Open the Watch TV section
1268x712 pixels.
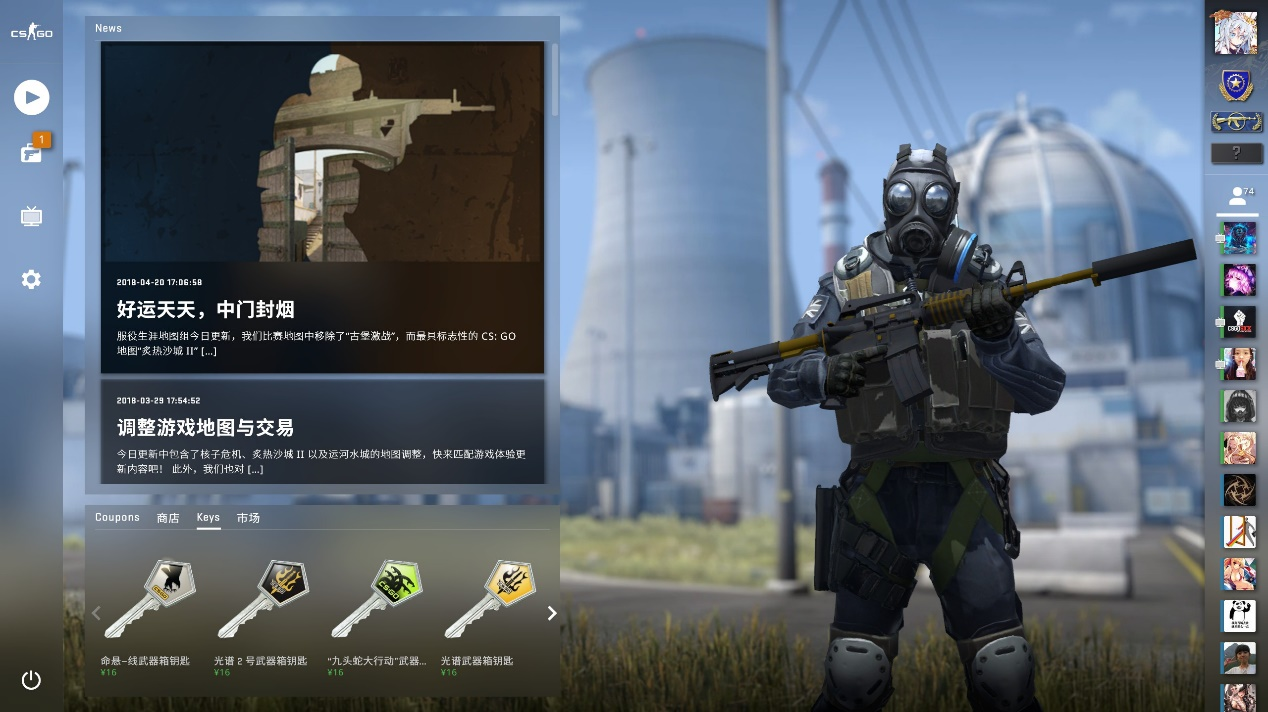click(x=31, y=216)
